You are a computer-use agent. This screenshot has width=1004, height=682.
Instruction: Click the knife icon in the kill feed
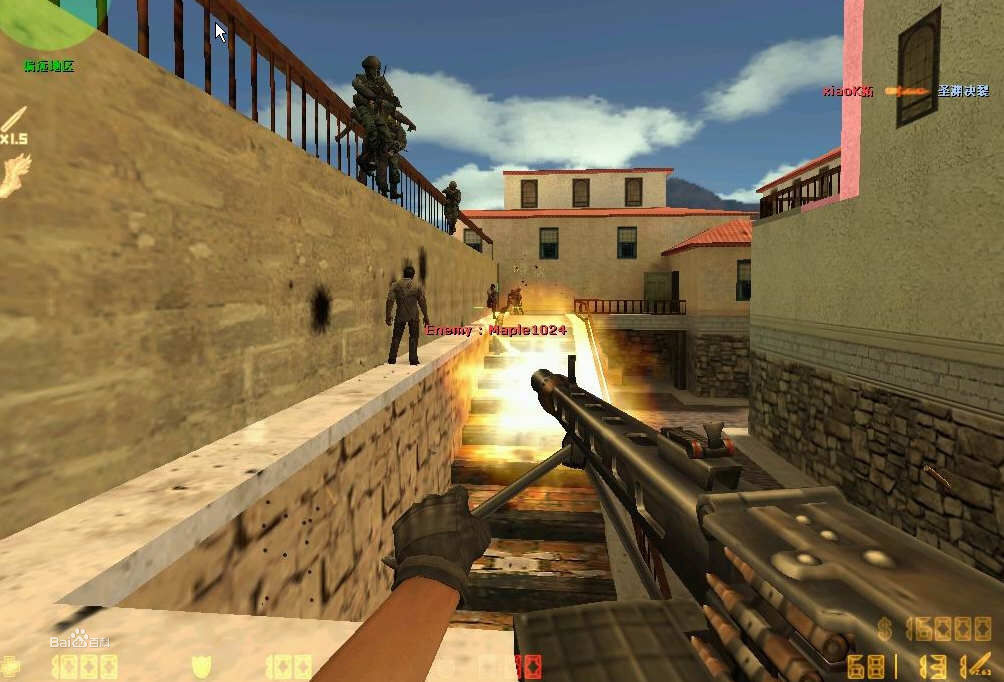(x=905, y=91)
